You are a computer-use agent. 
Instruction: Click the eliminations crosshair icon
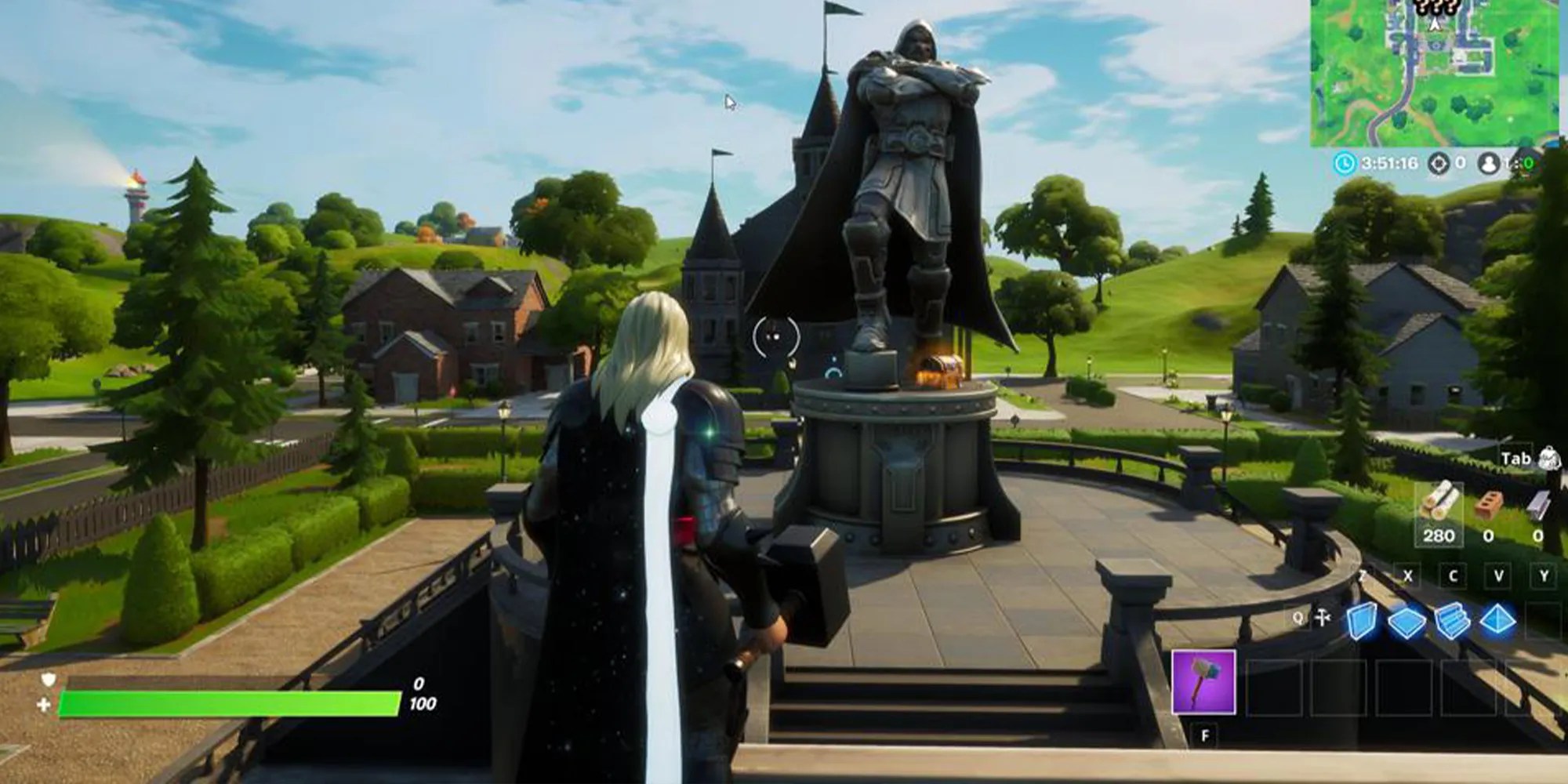click(x=1439, y=163)
